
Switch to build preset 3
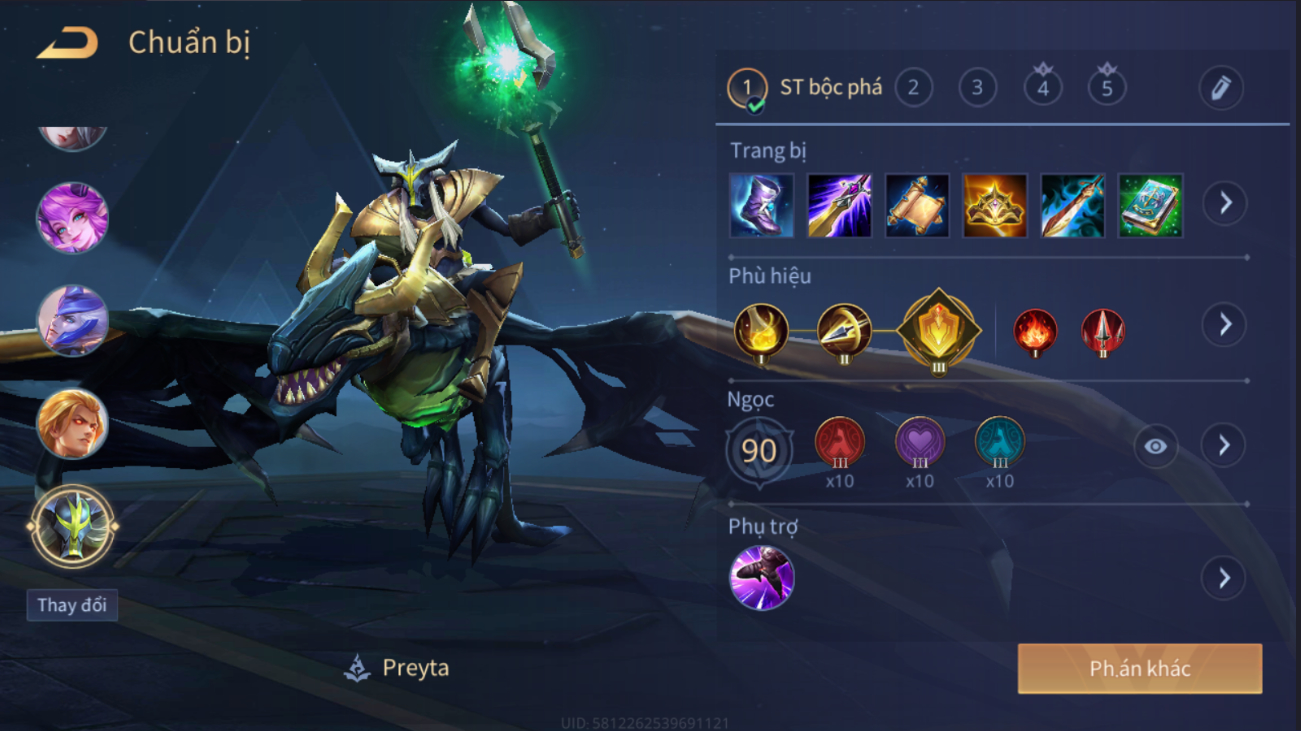click(977, 88)
